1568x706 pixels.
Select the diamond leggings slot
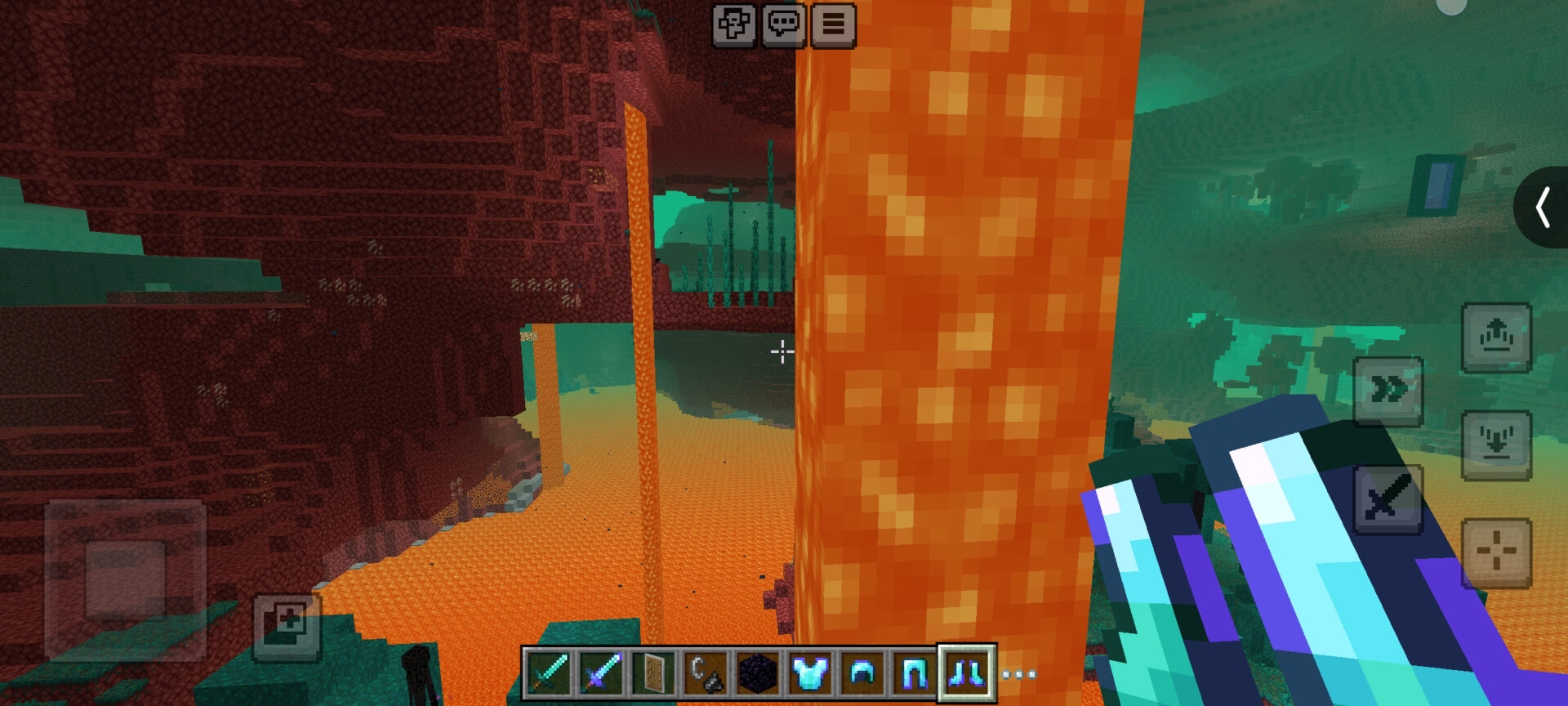(914, 673)
